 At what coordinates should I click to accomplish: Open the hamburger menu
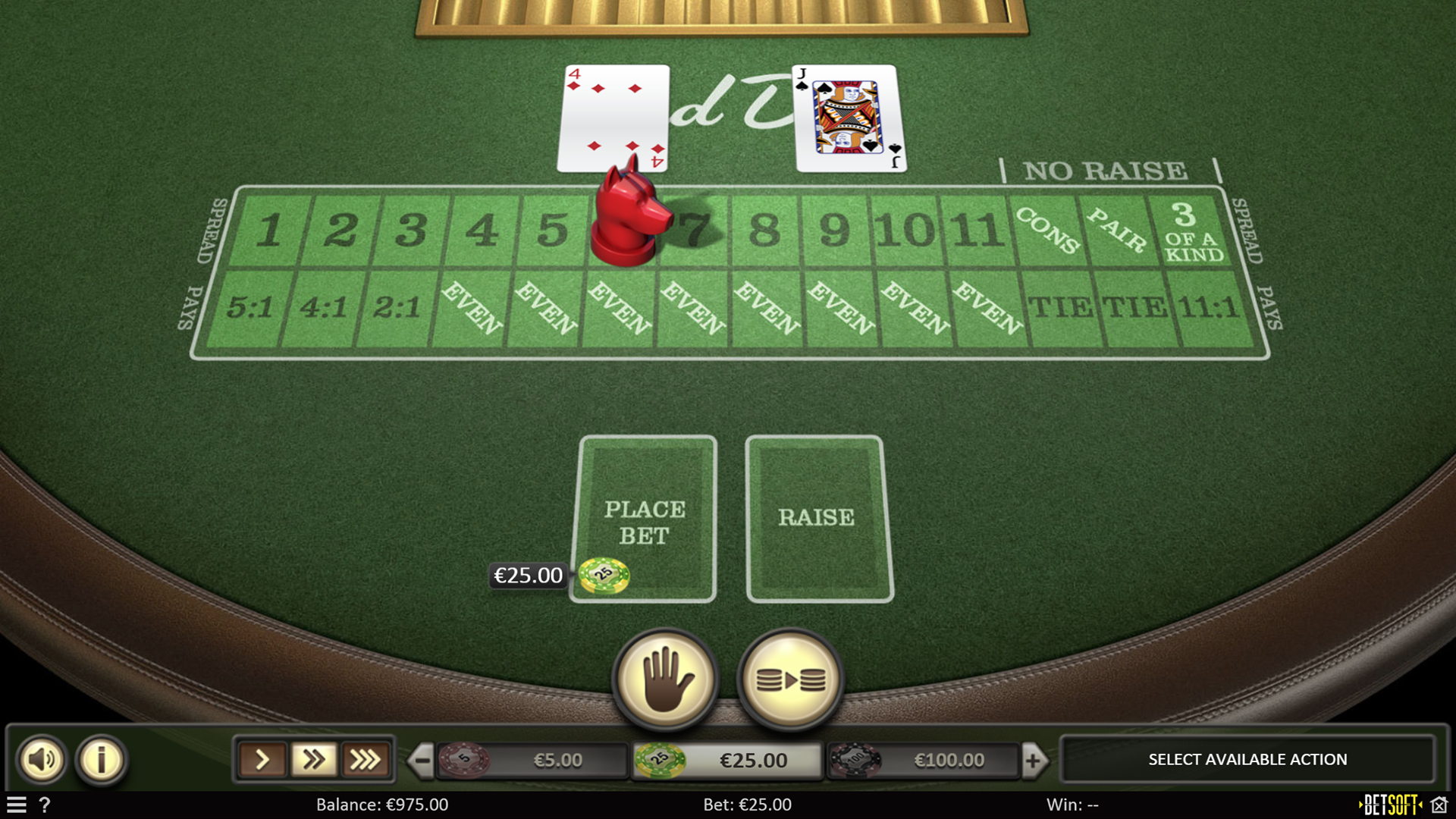point(16,805)
